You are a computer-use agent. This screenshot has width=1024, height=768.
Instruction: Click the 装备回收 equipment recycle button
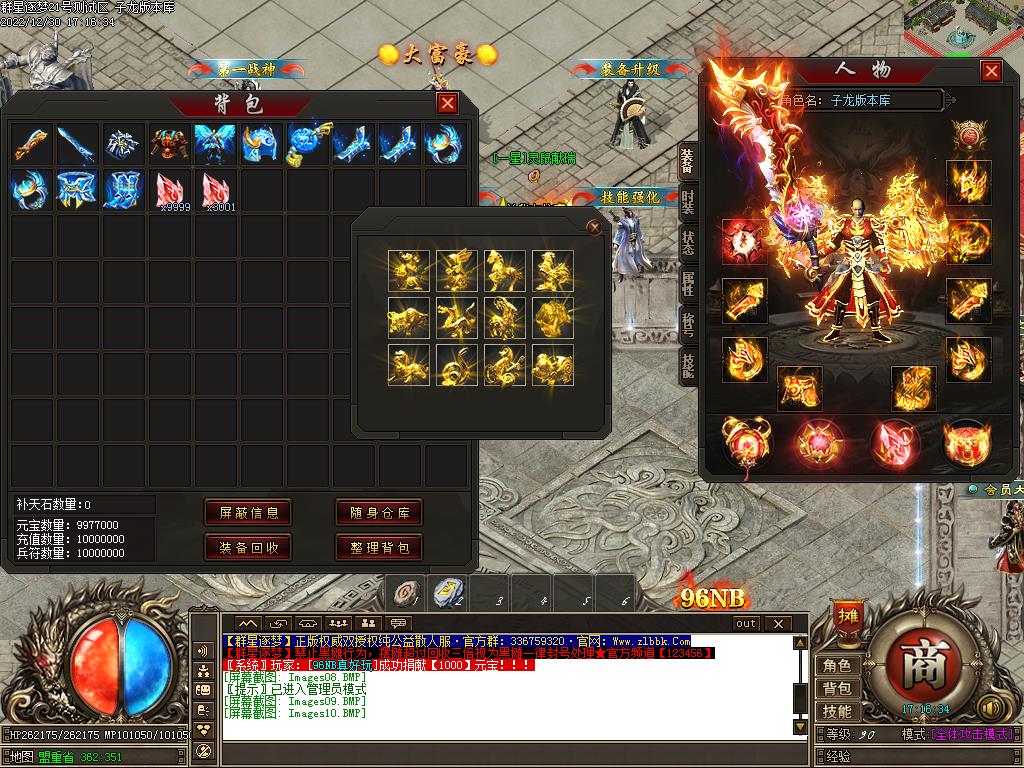248,547
